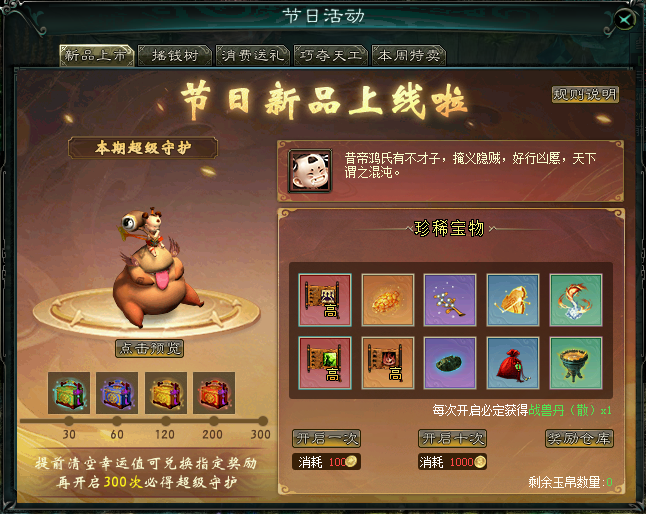Open the 奖励仓库 reward storage
This screenshot has height=514, width=646.
(x=579, y=438)
